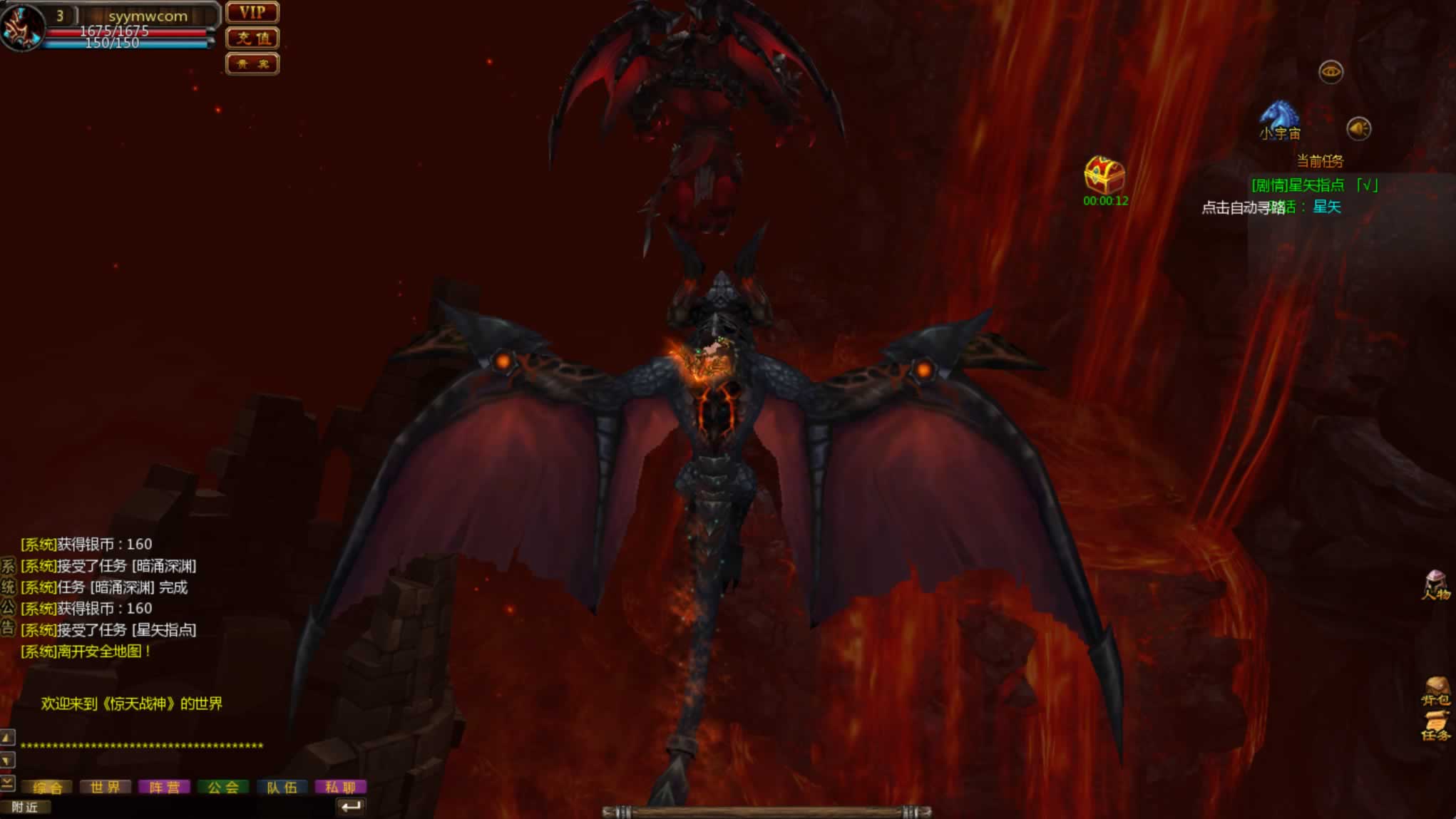This screenshot has height=819, width=1456.
Task: Switch to the 阵营 faction chat tab
Action: coord(164,787)
